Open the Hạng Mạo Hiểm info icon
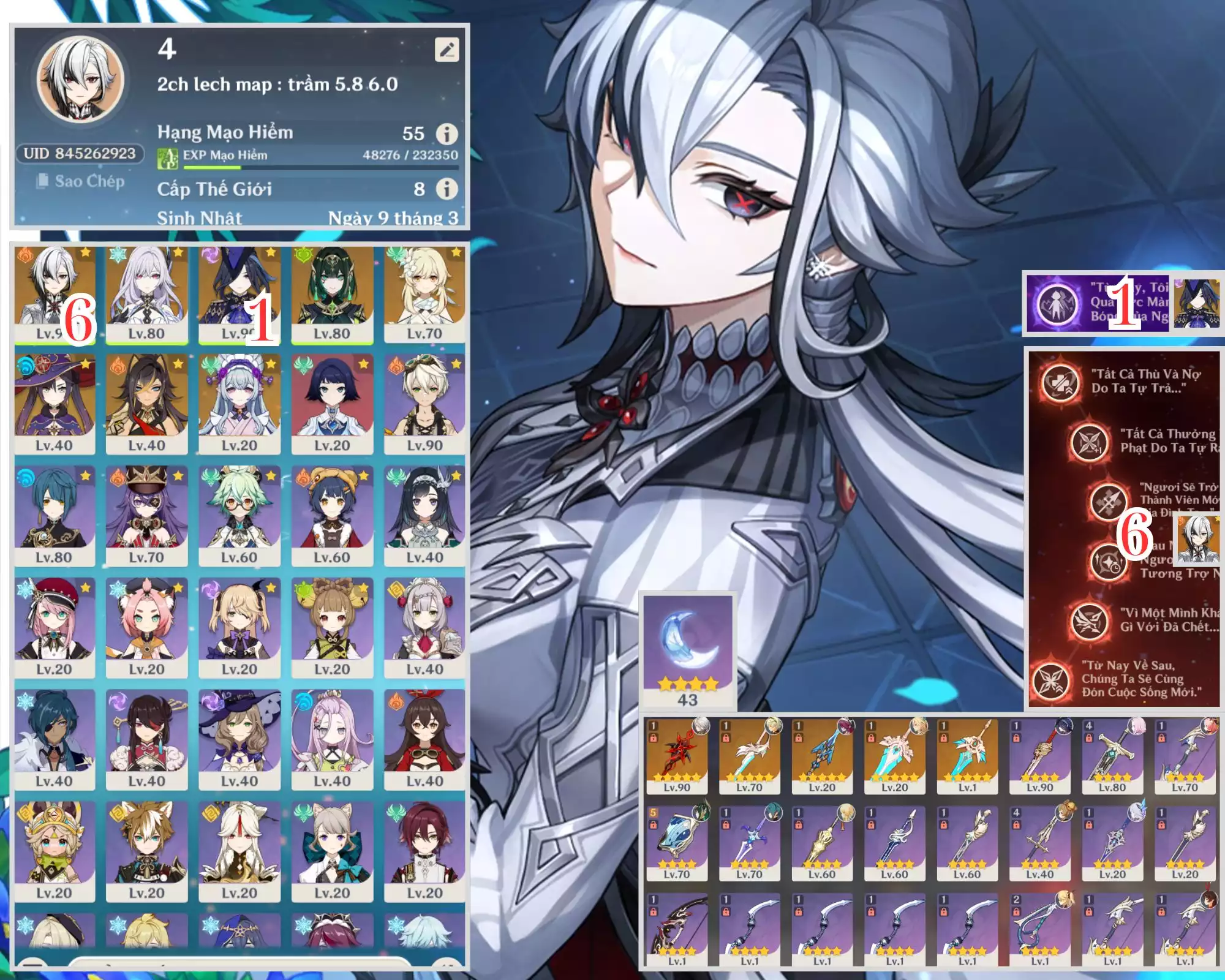1225x980 pixels. 447,134
